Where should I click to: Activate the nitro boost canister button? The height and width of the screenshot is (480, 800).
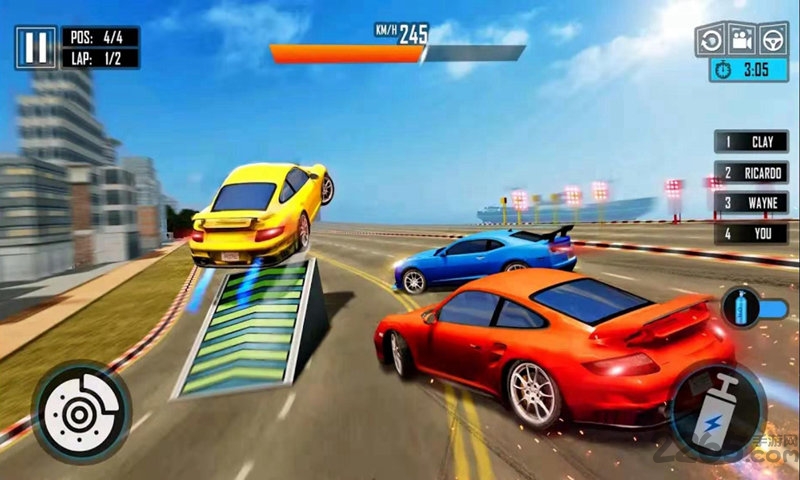717,410
